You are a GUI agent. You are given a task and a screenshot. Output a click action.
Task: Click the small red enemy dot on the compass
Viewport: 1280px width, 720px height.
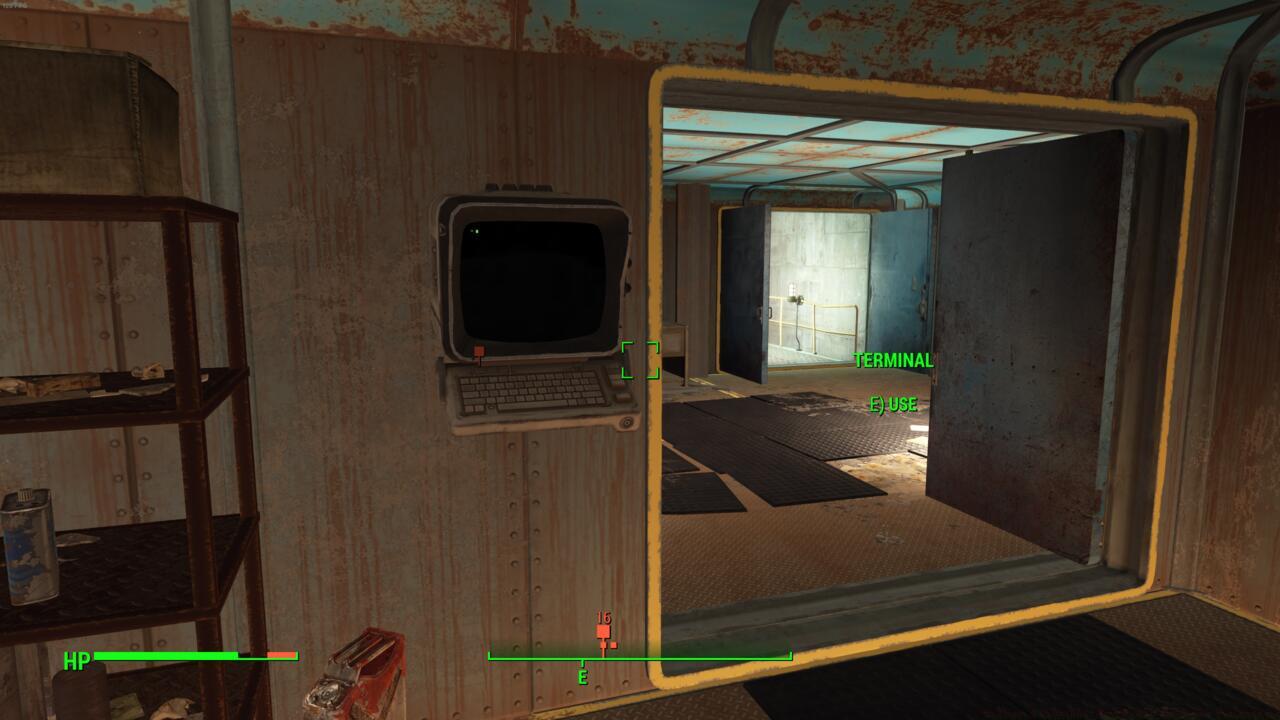click(613, 644)
